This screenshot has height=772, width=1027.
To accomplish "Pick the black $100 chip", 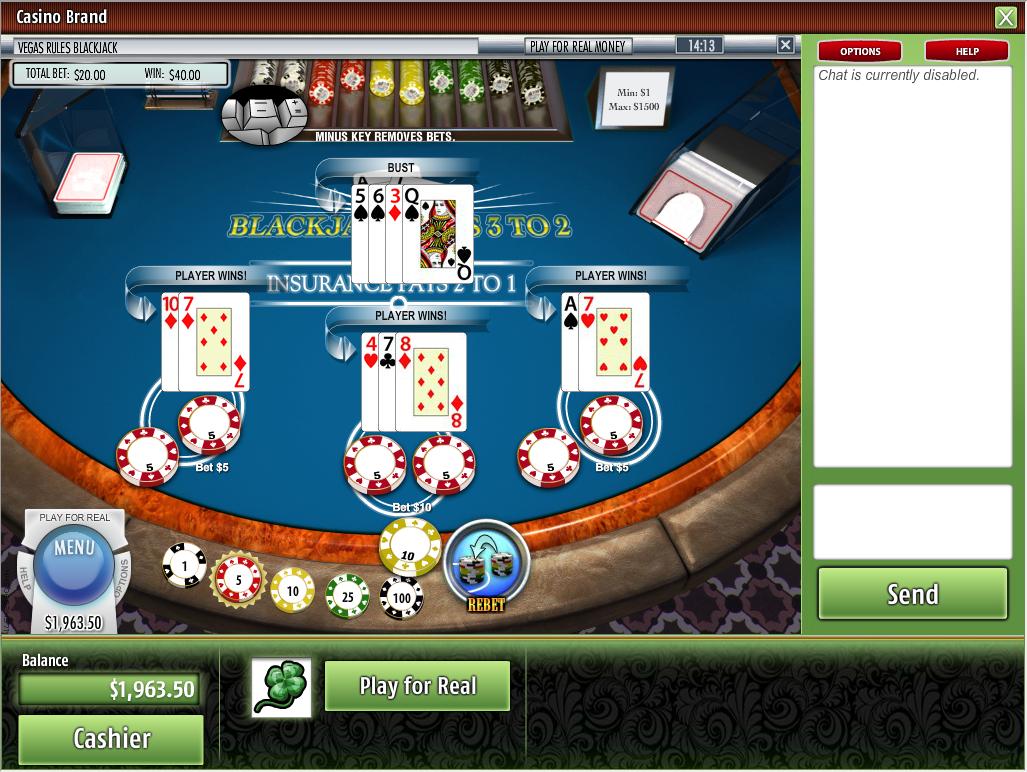I will (x=401, y=598).
